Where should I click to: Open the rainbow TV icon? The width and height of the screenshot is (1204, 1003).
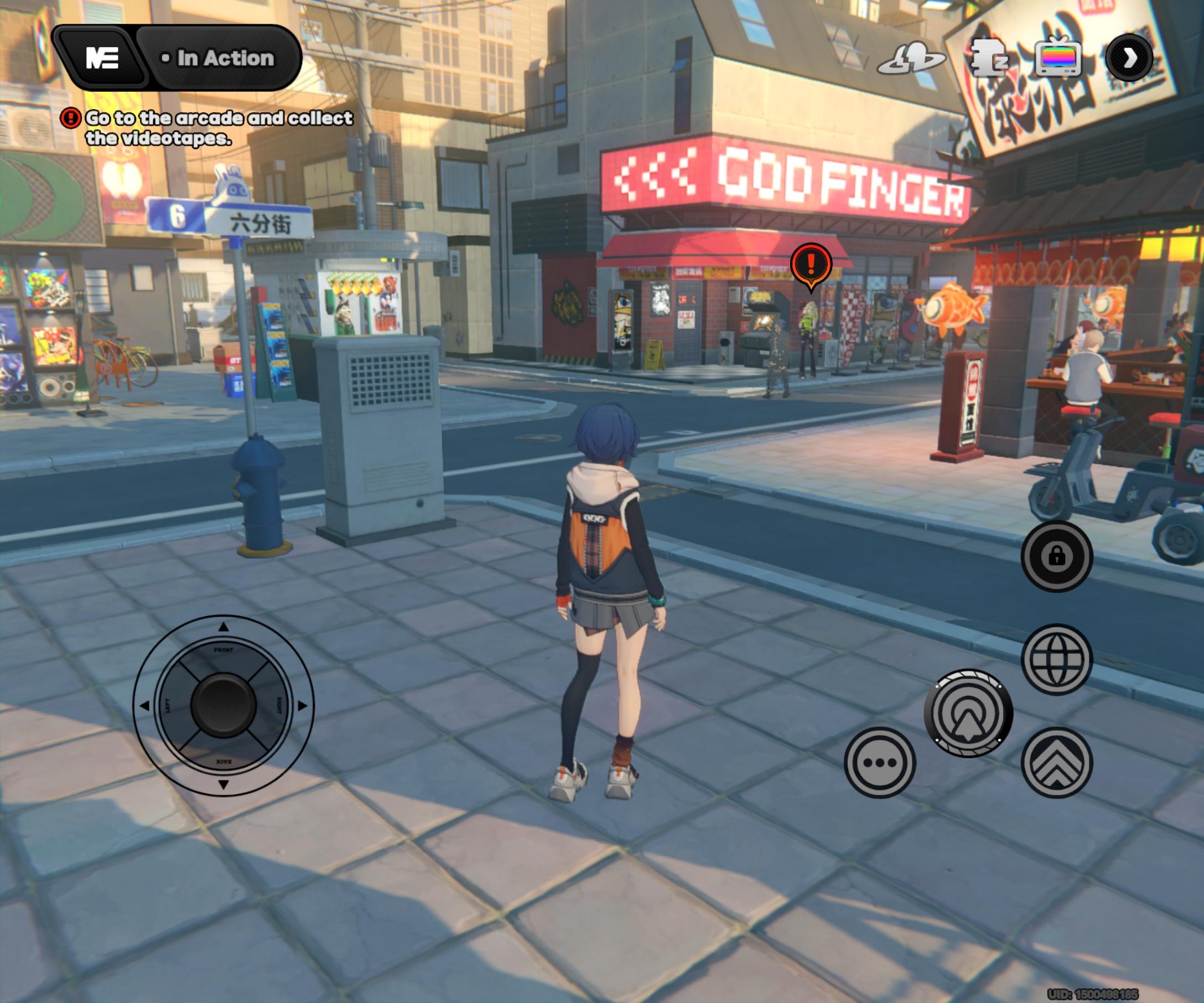tap(1058, 58)
